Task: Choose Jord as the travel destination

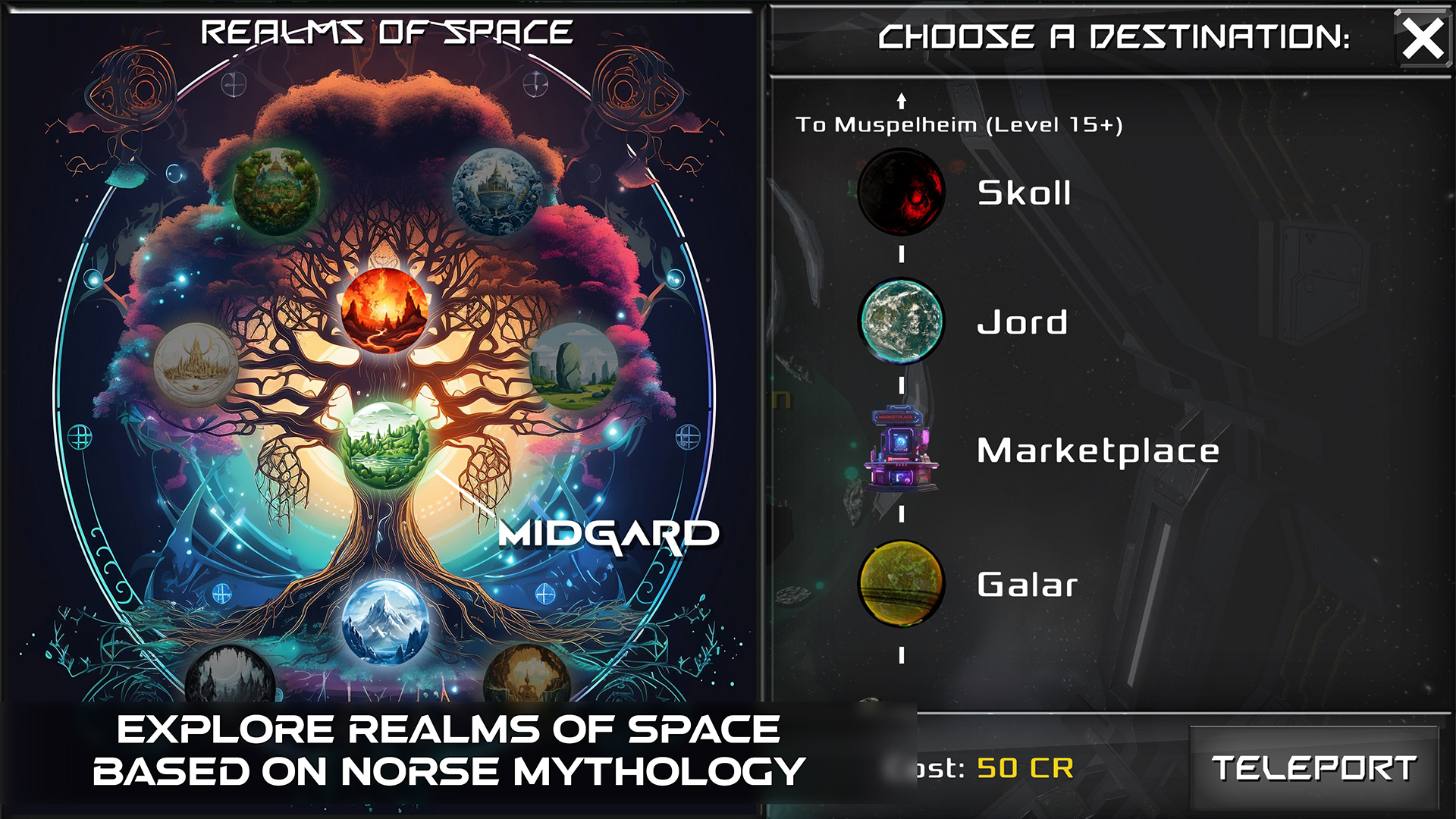Action: [x=1022, y=322]
